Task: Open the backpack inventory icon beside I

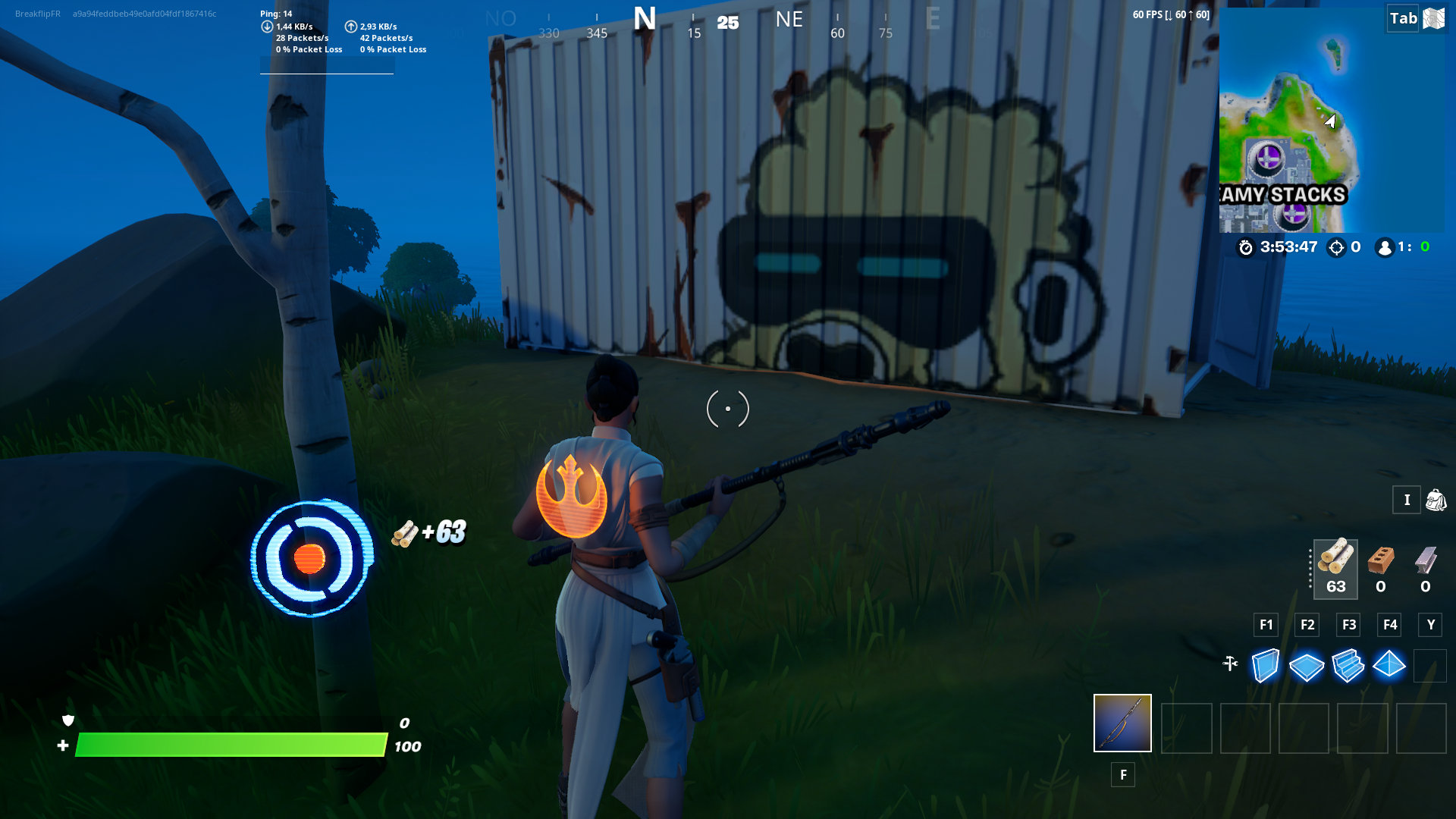Action: 1436,500
